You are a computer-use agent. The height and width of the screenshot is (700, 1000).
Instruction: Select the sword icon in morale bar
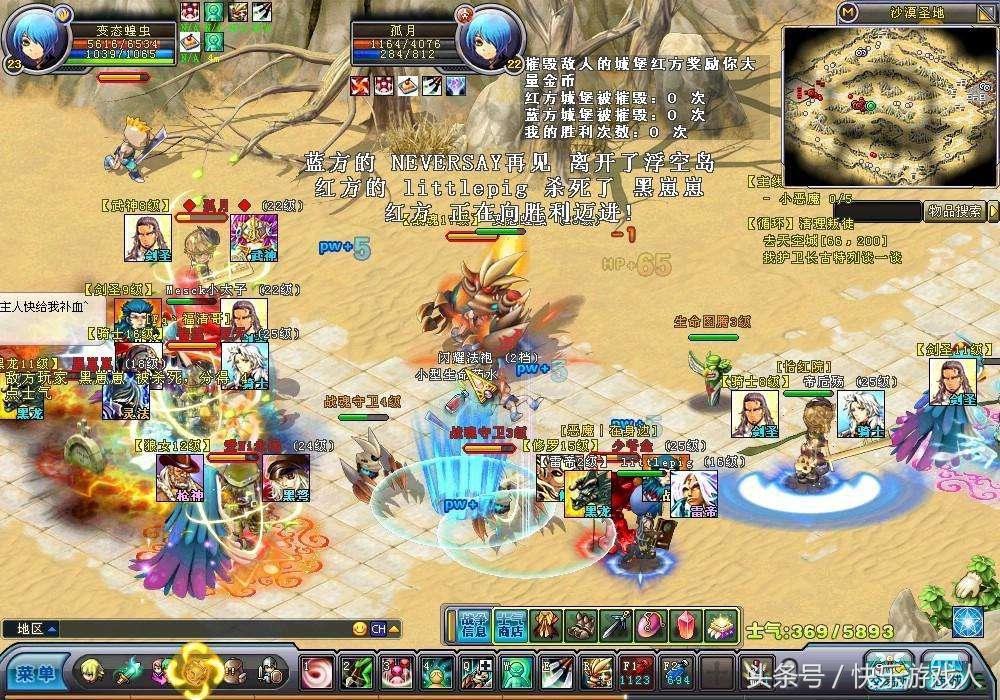[x=615, y=626]
